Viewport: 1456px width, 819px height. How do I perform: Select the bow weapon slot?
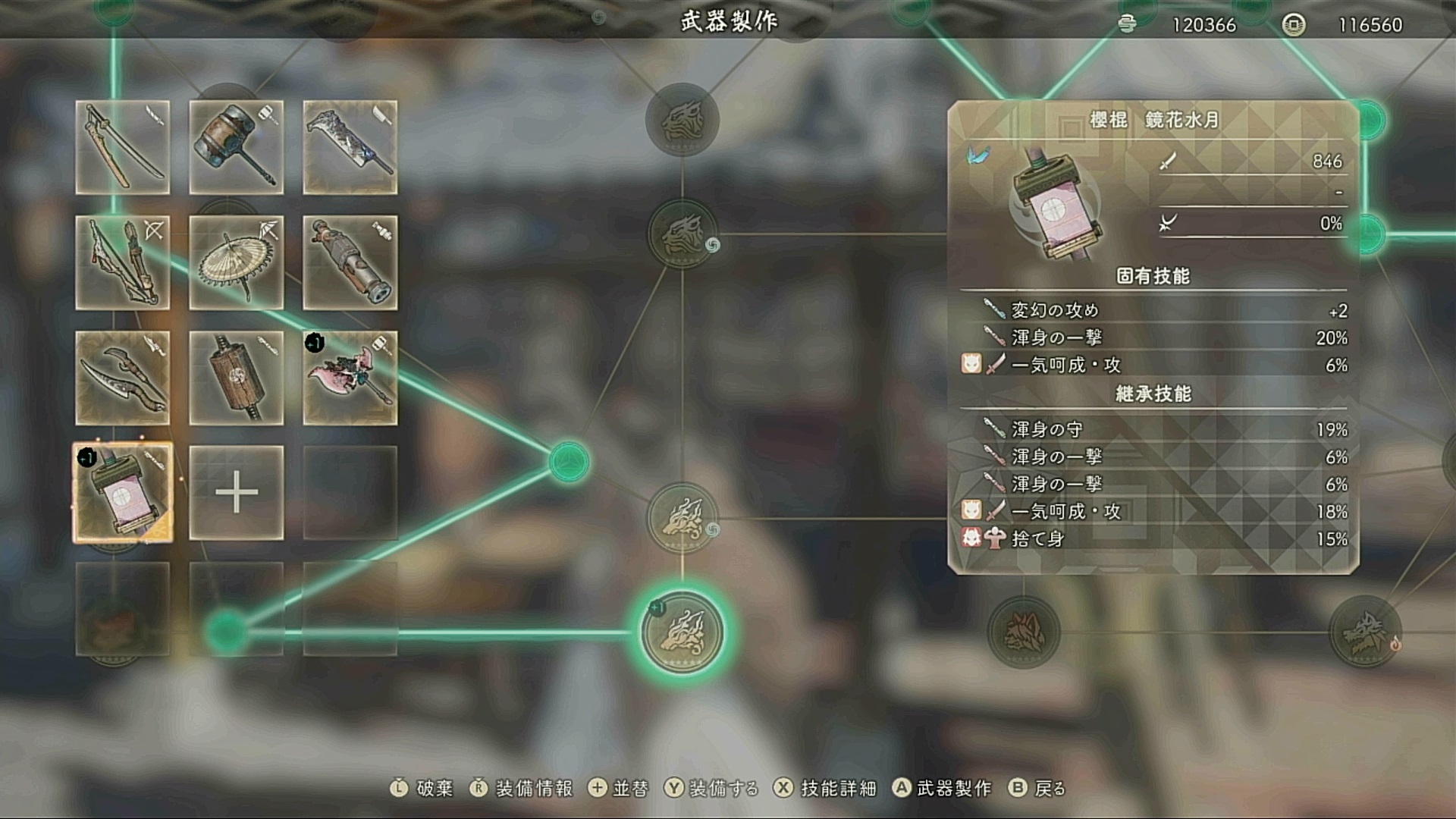(123, 262)
